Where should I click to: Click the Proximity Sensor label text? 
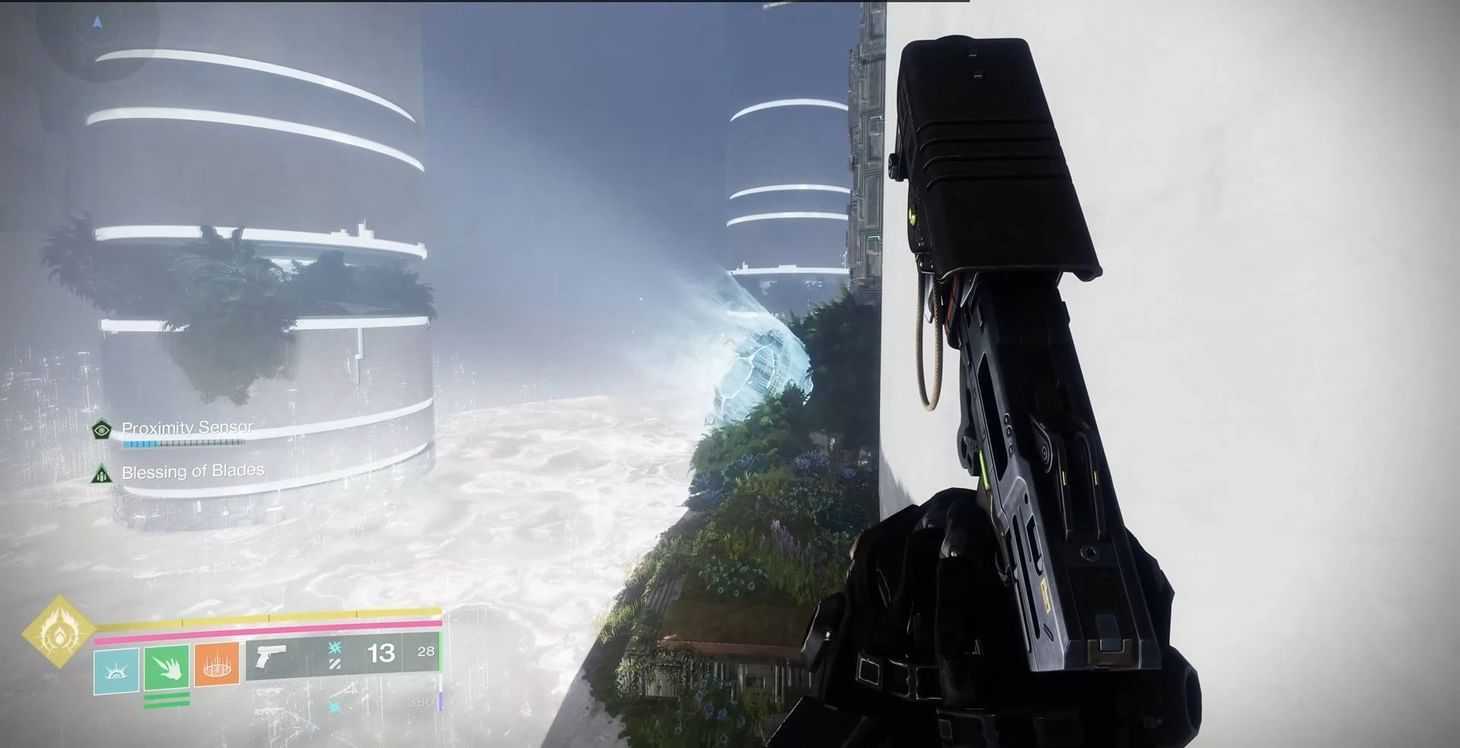tap(186, 427)
